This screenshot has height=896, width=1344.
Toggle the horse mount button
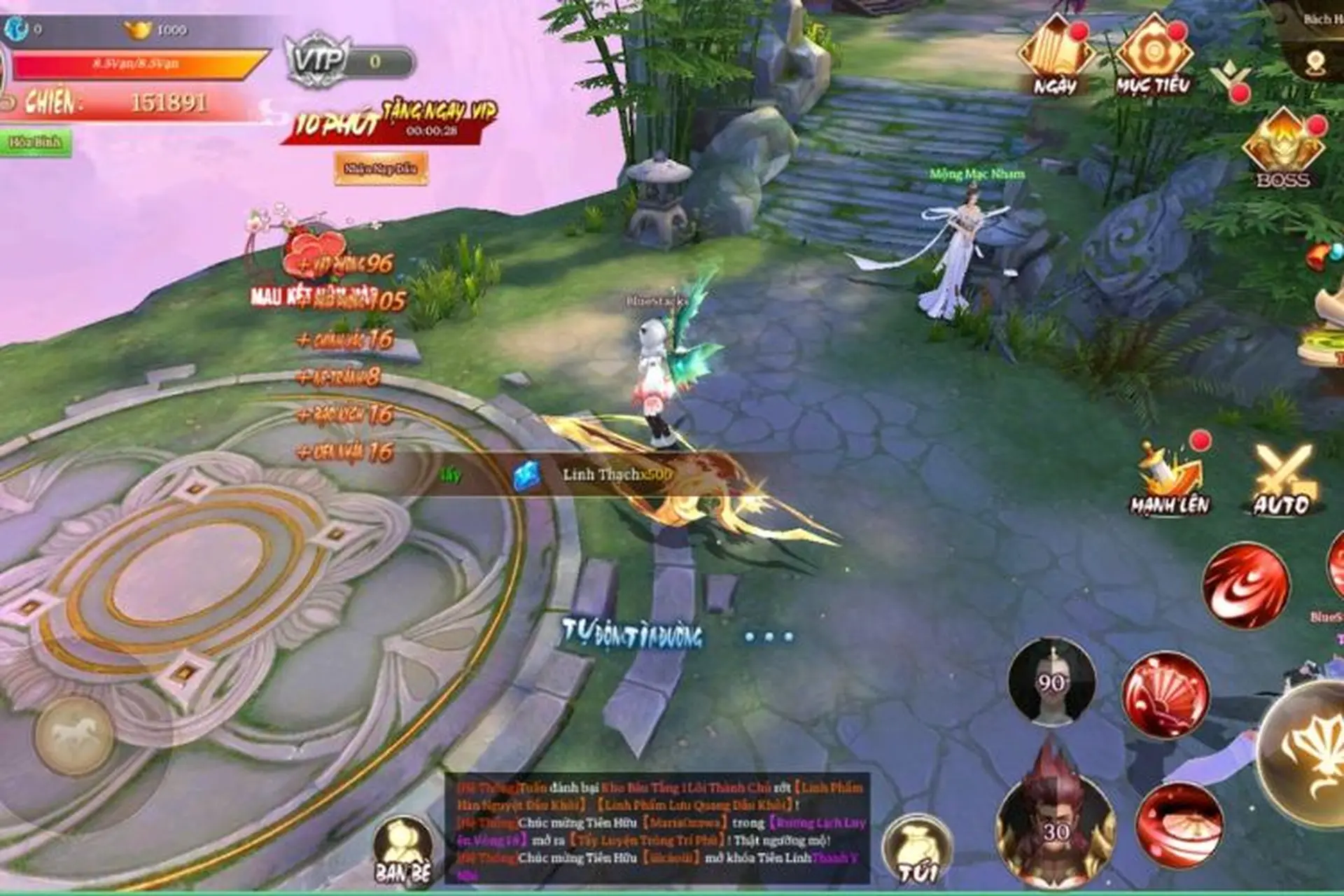[75, 735]
